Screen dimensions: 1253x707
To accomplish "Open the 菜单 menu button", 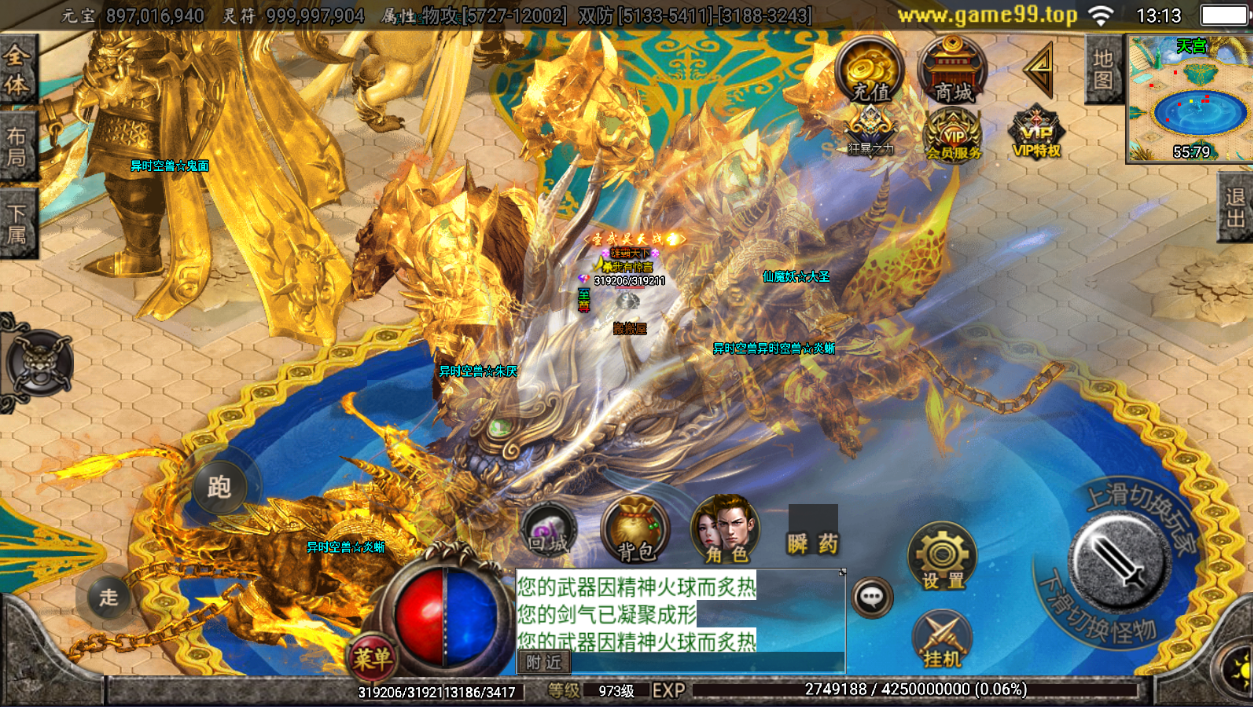I will point(371,657).
